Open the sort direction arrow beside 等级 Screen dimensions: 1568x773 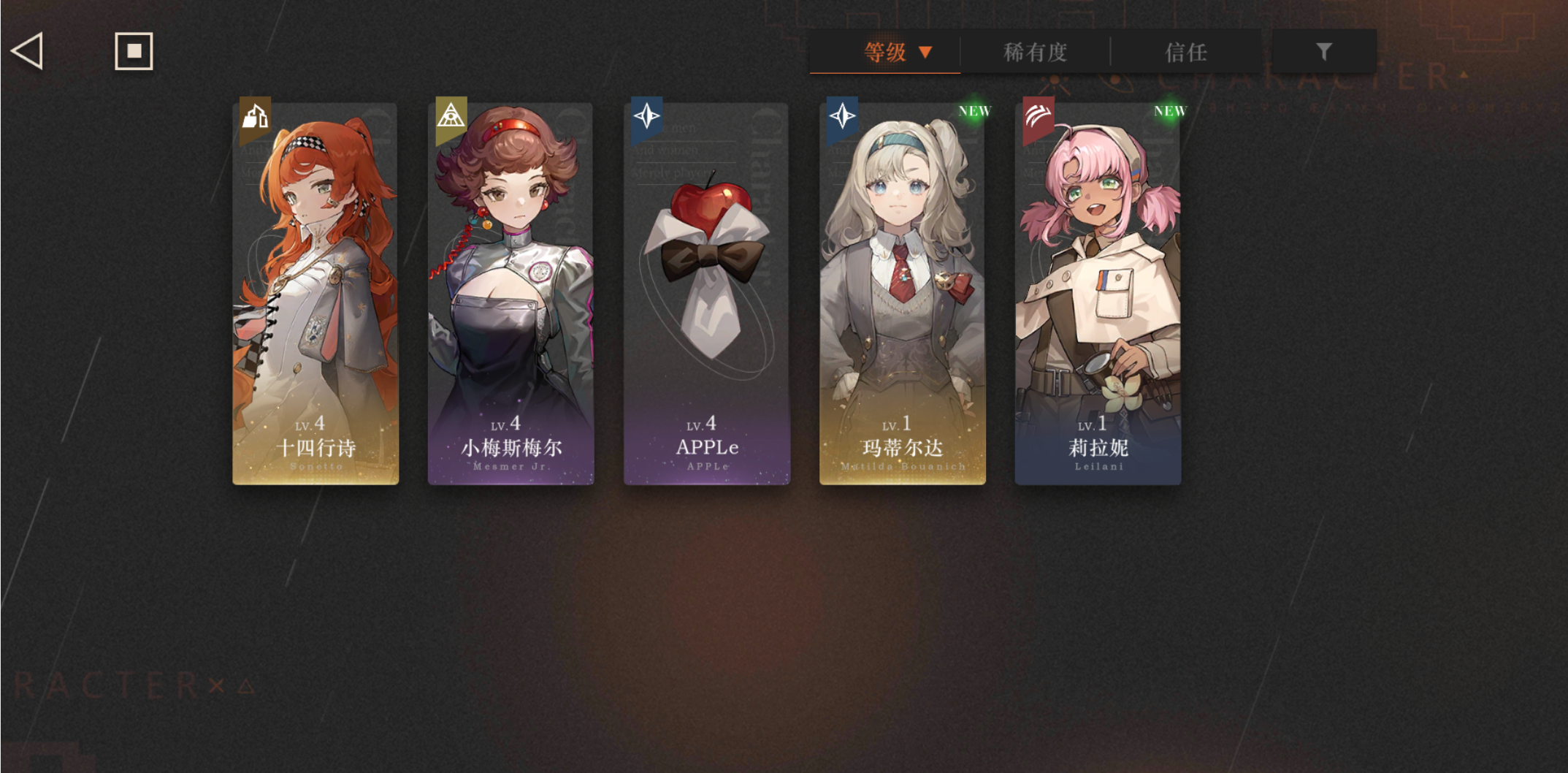click(x=926, y=53)
